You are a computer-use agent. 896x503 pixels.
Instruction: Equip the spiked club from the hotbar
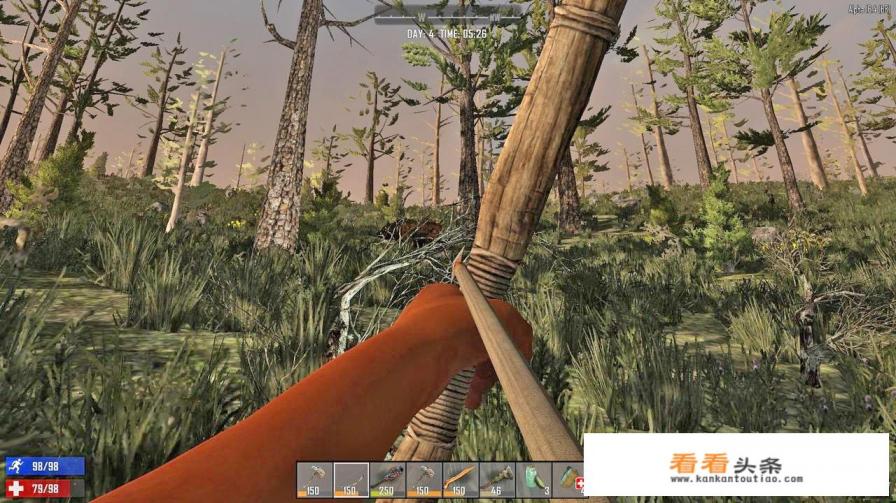[x=388, y=479]
